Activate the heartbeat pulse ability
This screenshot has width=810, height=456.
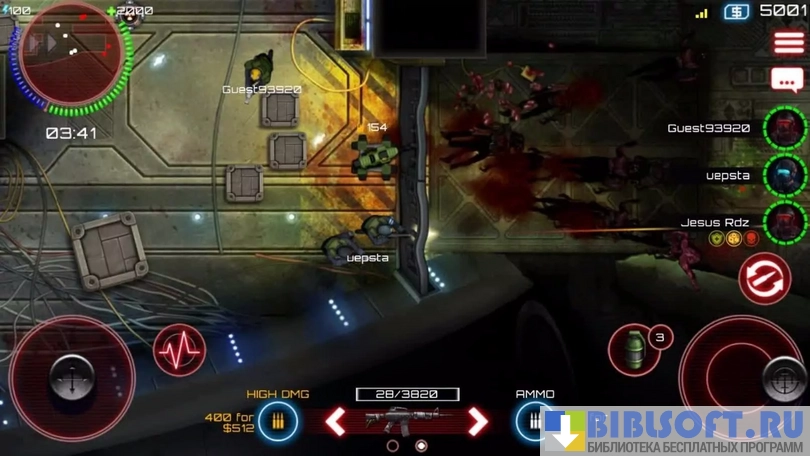pyautogui.click(x=179, y=351)
